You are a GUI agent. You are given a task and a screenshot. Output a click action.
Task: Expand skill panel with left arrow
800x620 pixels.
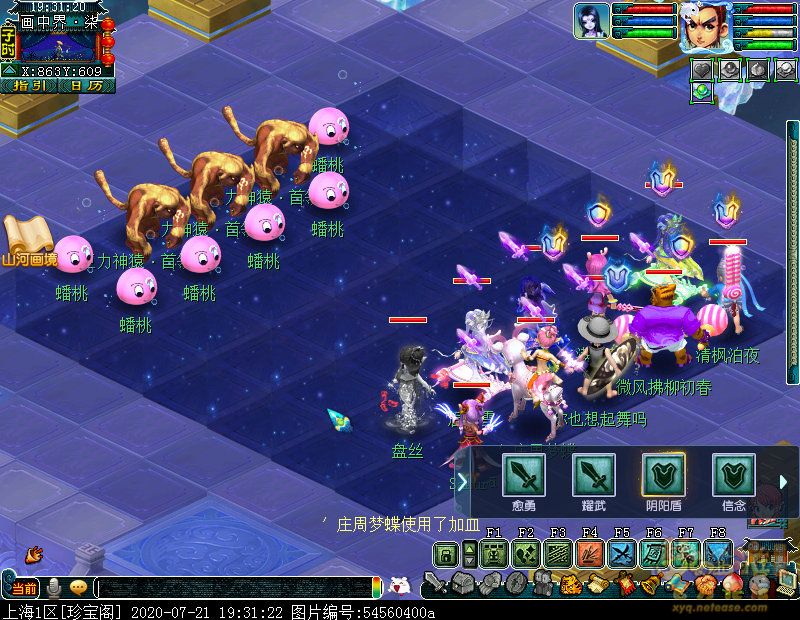pyautogui.click(x=462, y=482)
